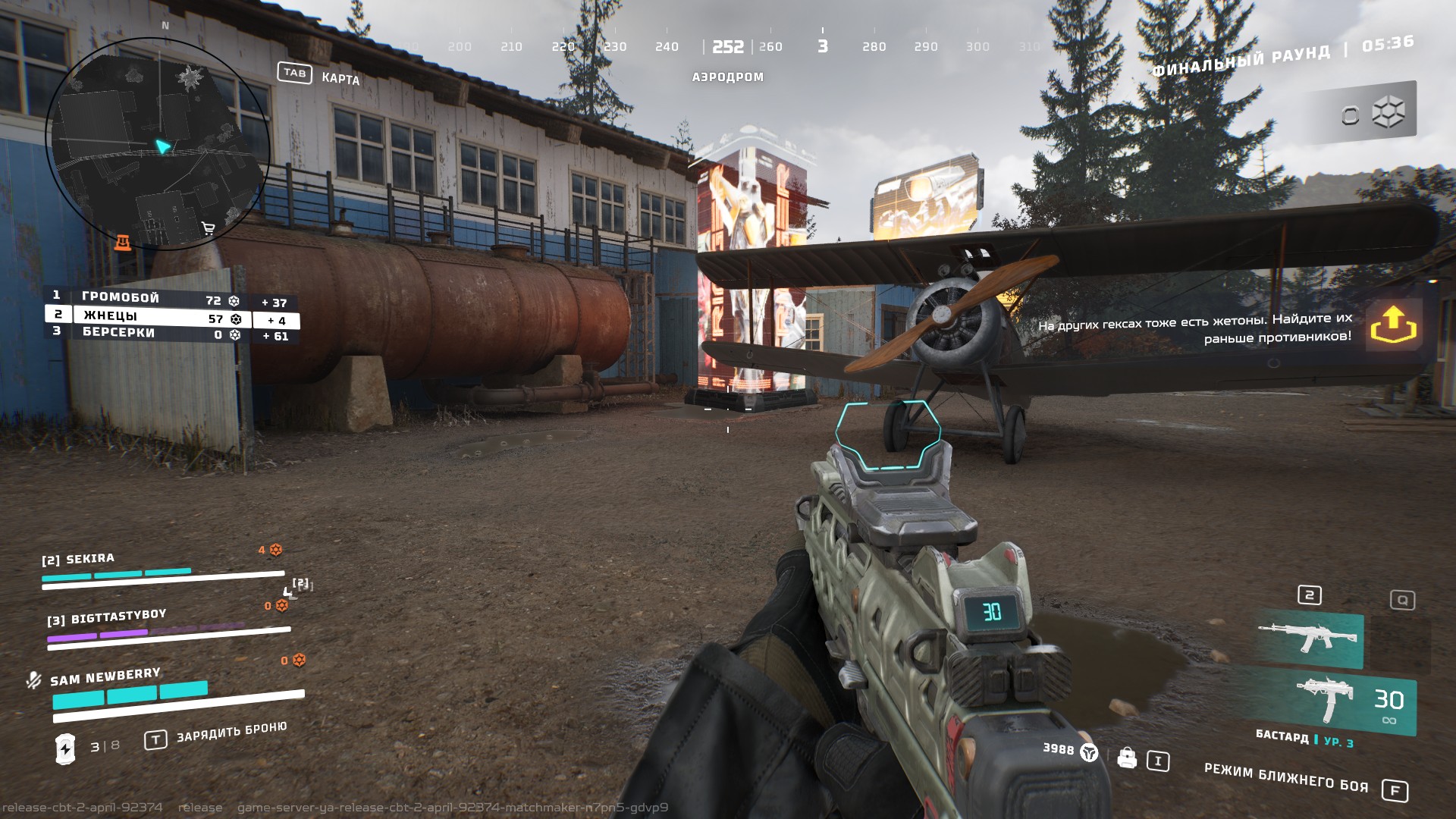This screenshot has width=1456, height=819.
Task: Click the yellow token upload hint icon
Action: tap(1393, 325)
